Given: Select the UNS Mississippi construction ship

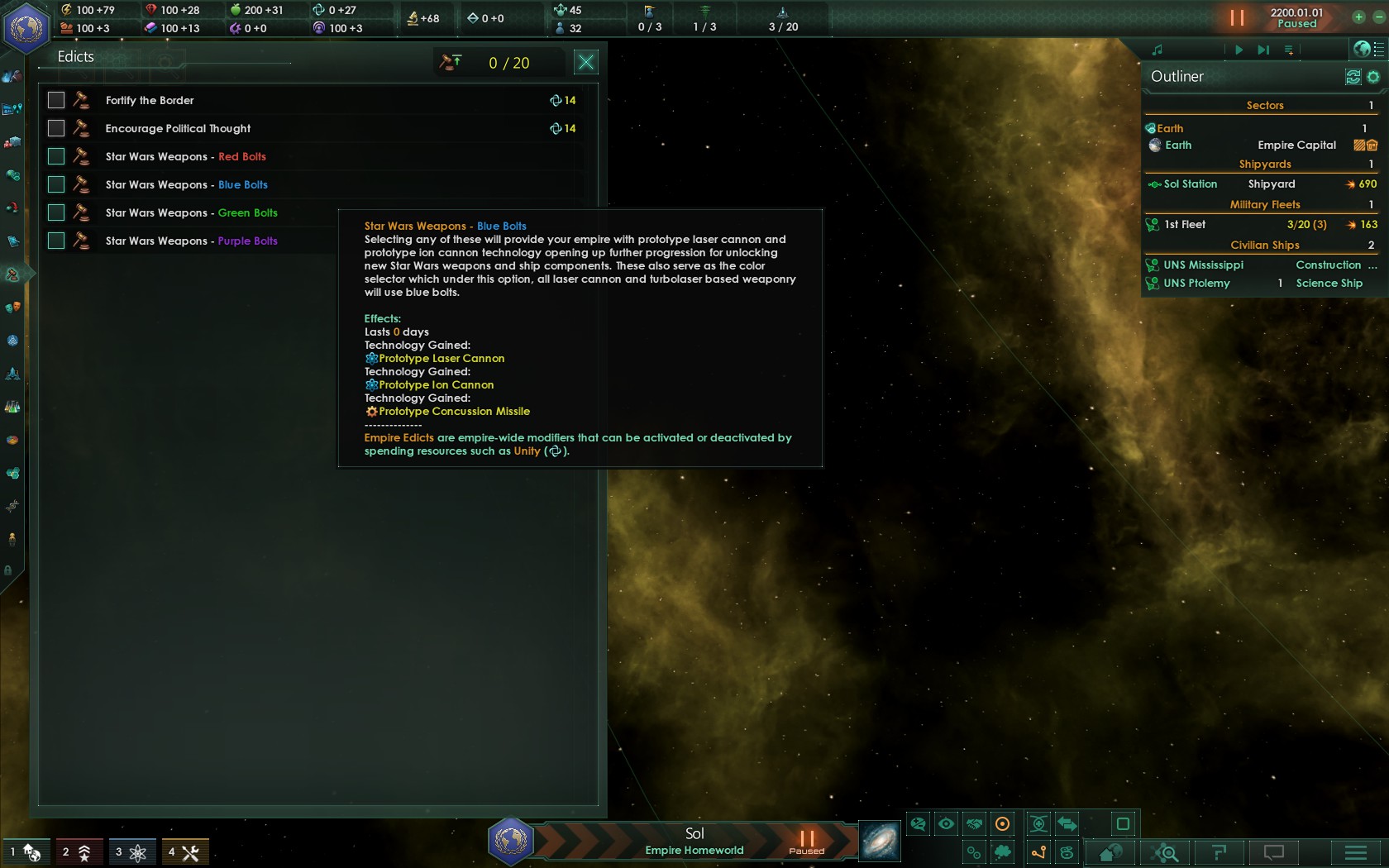Looking at the screenshot, I should coord(1203,265).
